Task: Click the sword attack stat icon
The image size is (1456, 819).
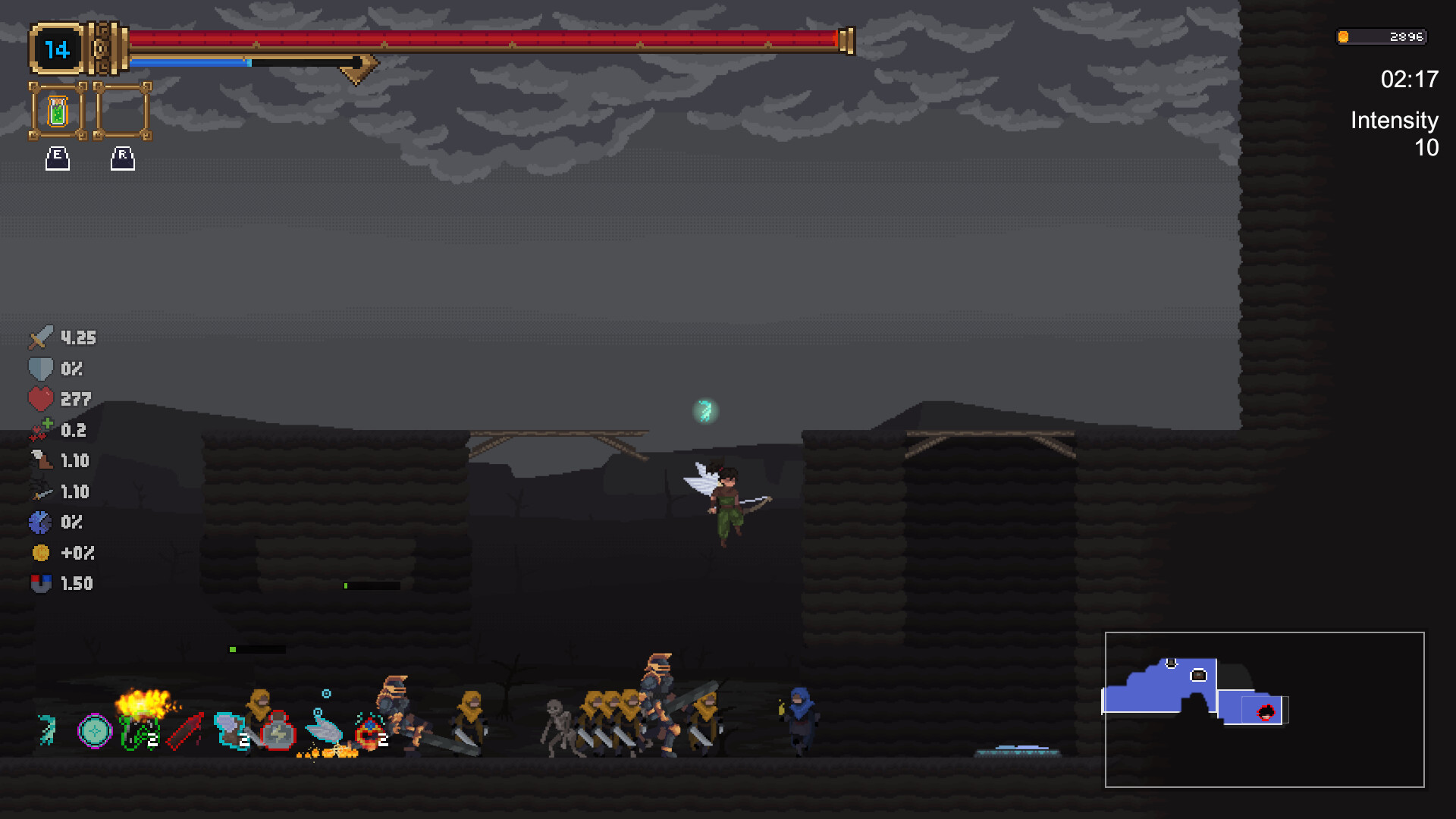Action: coord(42,337)
